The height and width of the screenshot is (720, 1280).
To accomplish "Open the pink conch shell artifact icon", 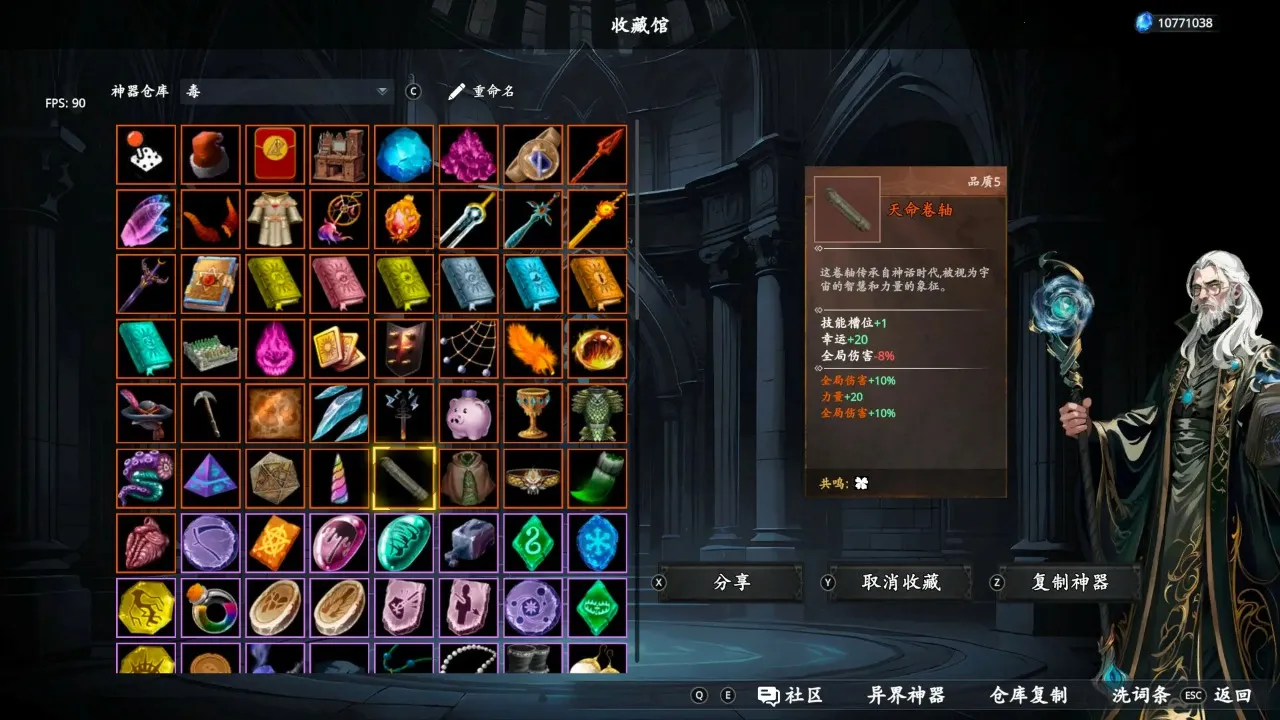I will click(145, 543).
